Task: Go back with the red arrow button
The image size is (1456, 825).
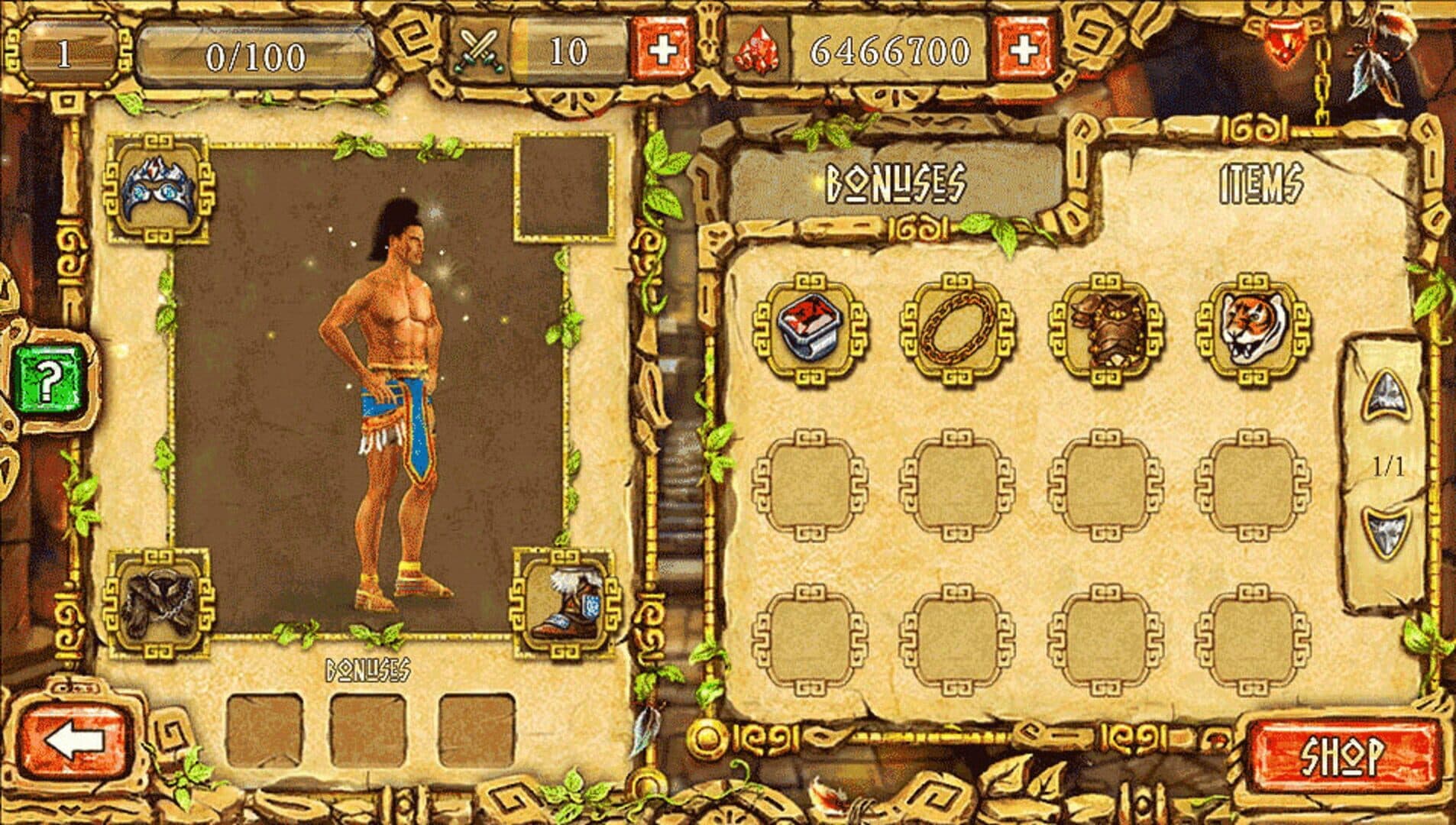Action: [x=74, y=741]
